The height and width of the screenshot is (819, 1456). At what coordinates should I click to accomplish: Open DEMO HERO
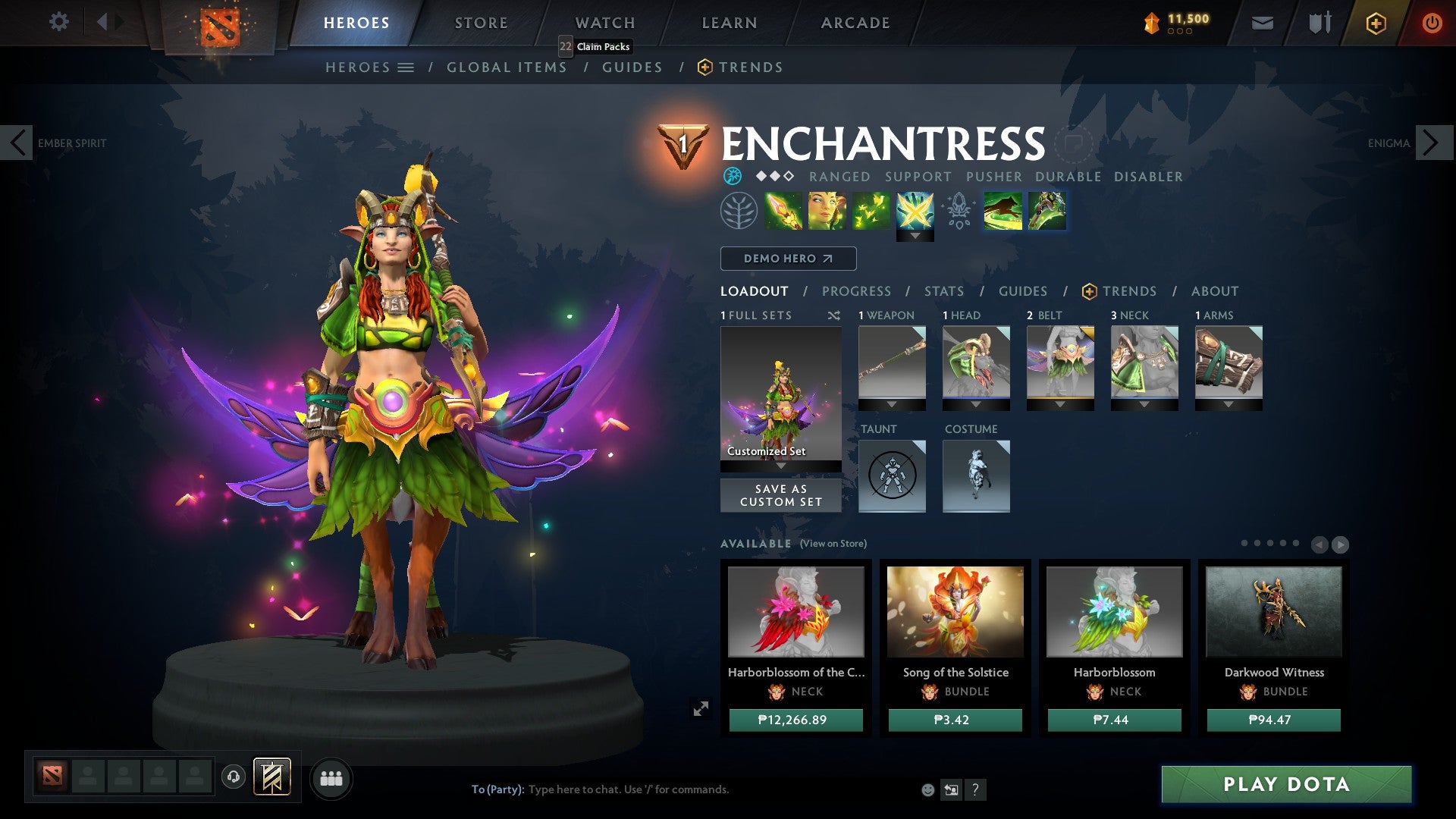tap(786, 259)
